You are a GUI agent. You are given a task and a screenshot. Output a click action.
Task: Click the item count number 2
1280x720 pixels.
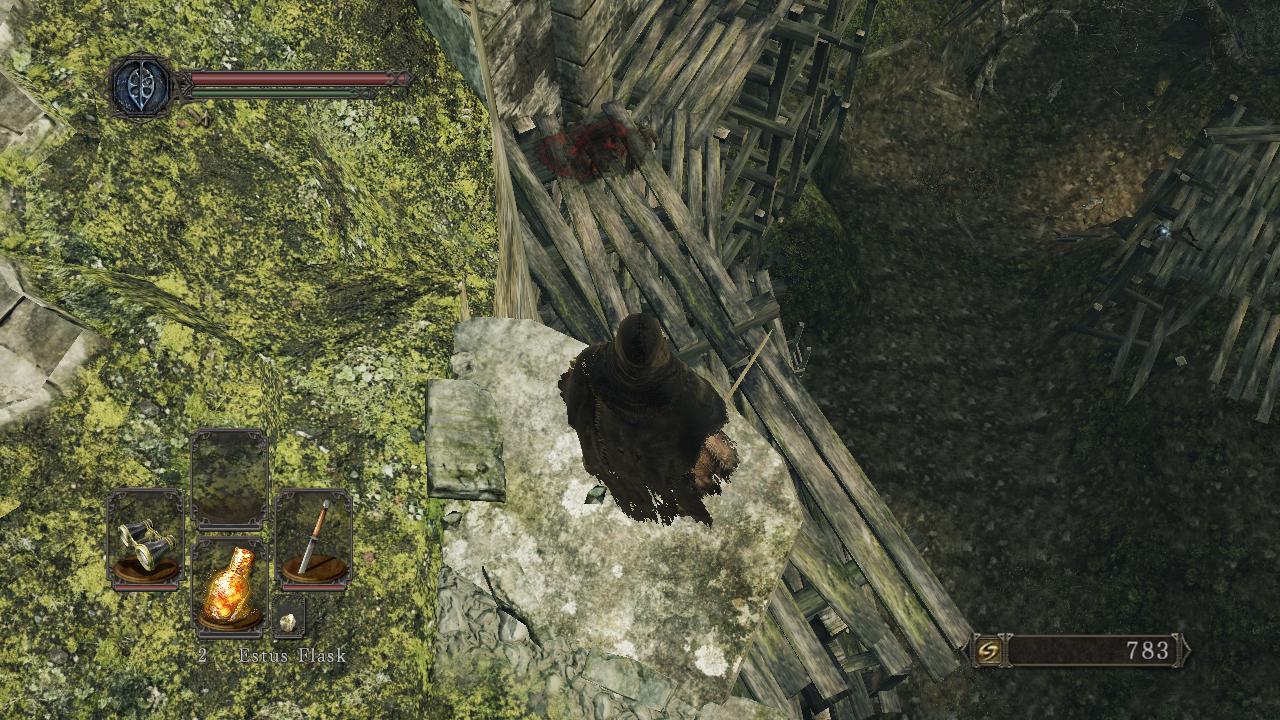click(x=204, y=657)
